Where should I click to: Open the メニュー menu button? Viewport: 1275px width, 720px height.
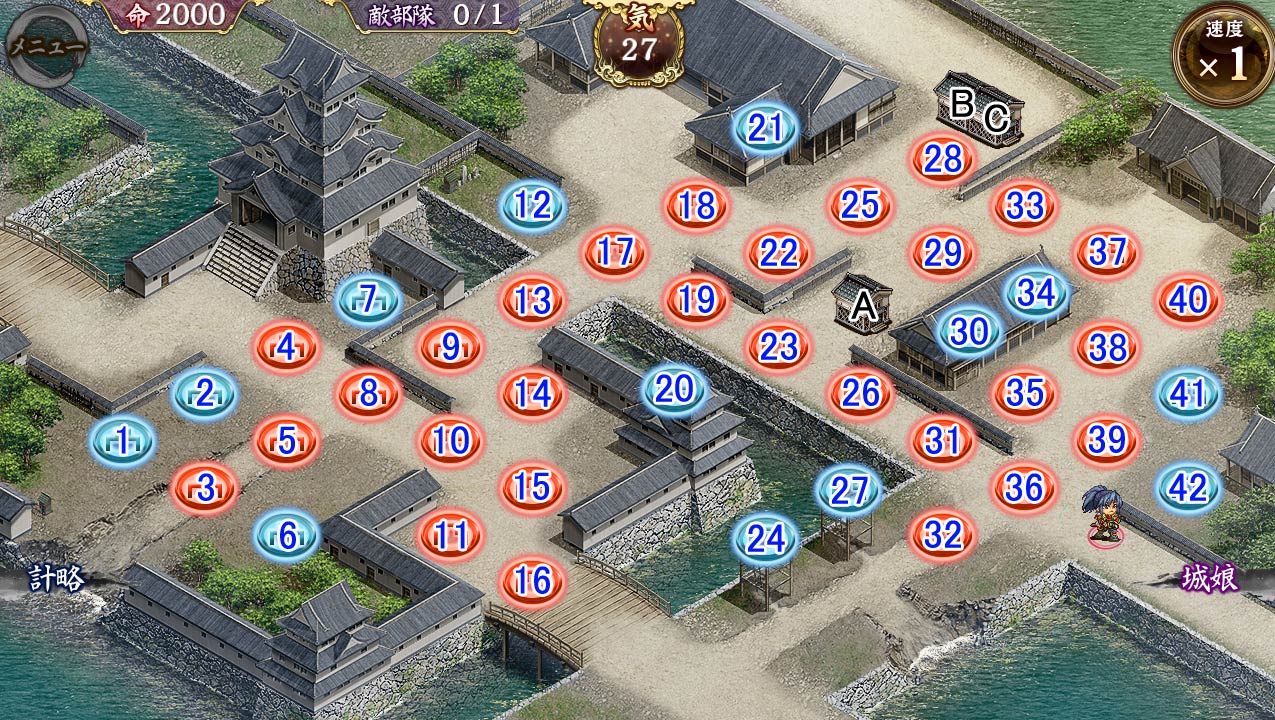[x=46, y=44]
